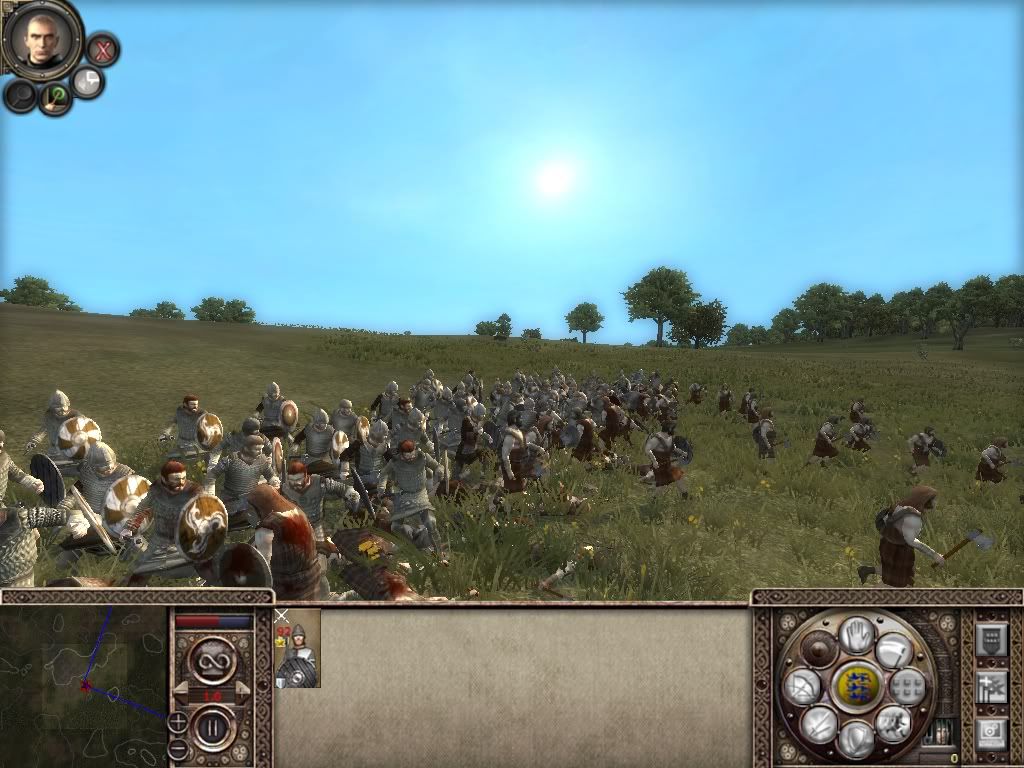Screen dimensions: 1024x768
Task: Click the unit formation blocks button
Action: [x=908, y=686]
